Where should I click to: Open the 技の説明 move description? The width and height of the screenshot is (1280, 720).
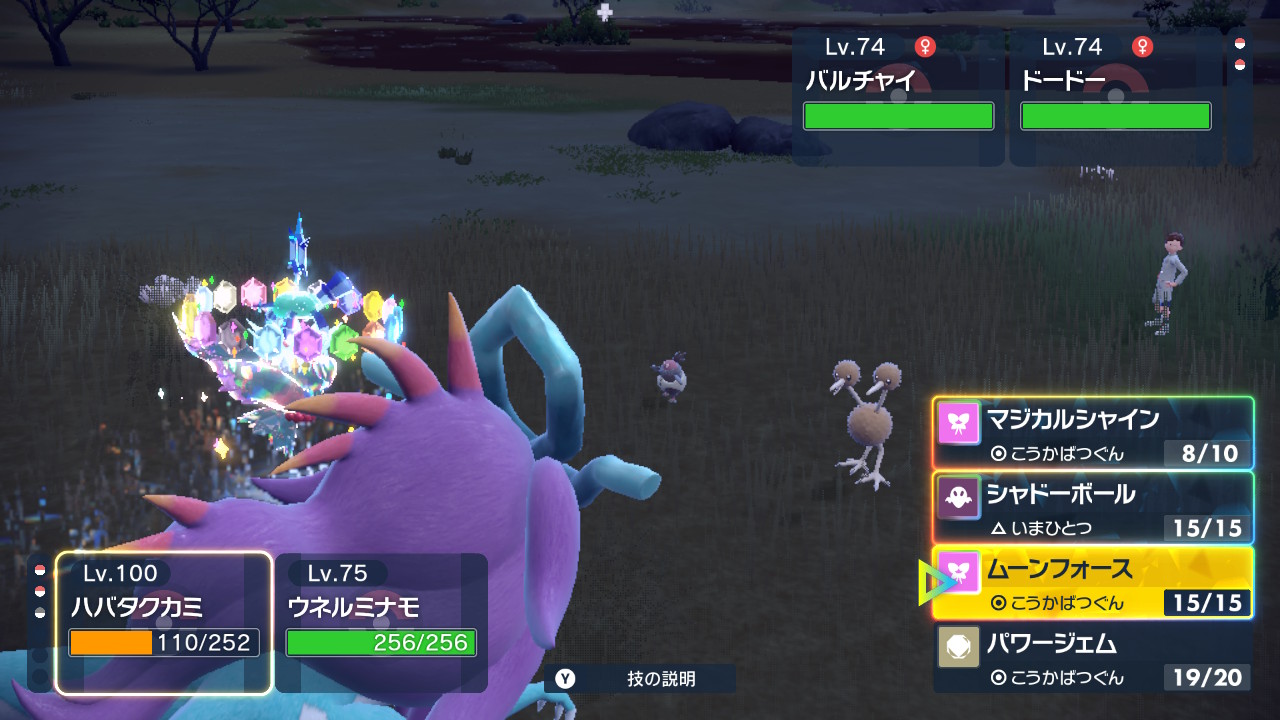640,679
